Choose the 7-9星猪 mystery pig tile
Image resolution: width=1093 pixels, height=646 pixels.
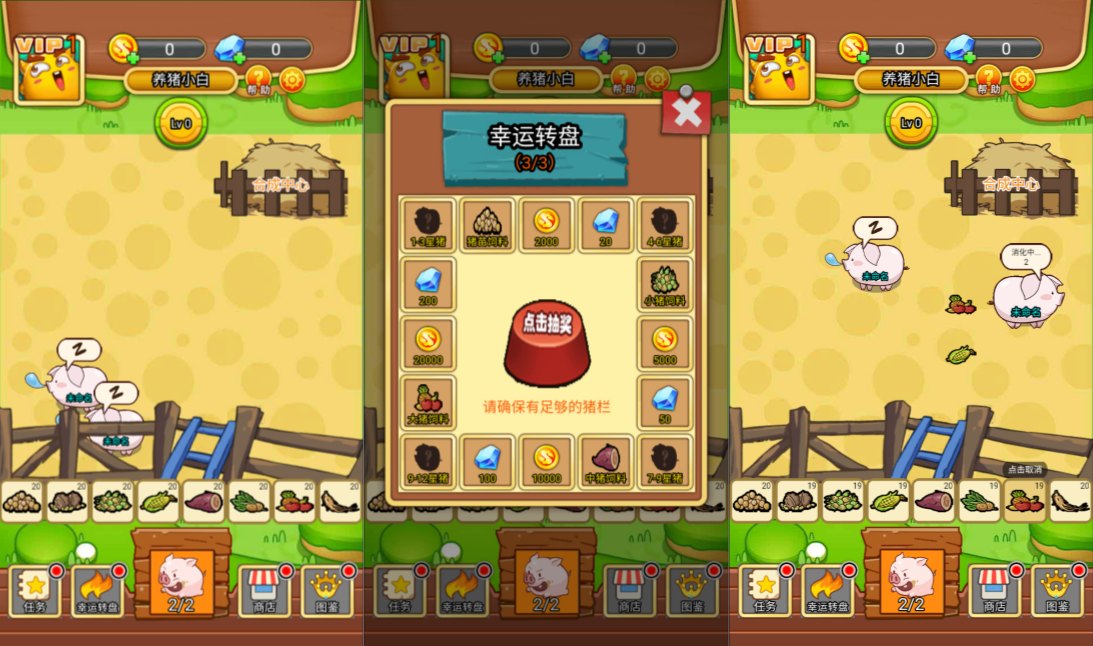[664, 462]
